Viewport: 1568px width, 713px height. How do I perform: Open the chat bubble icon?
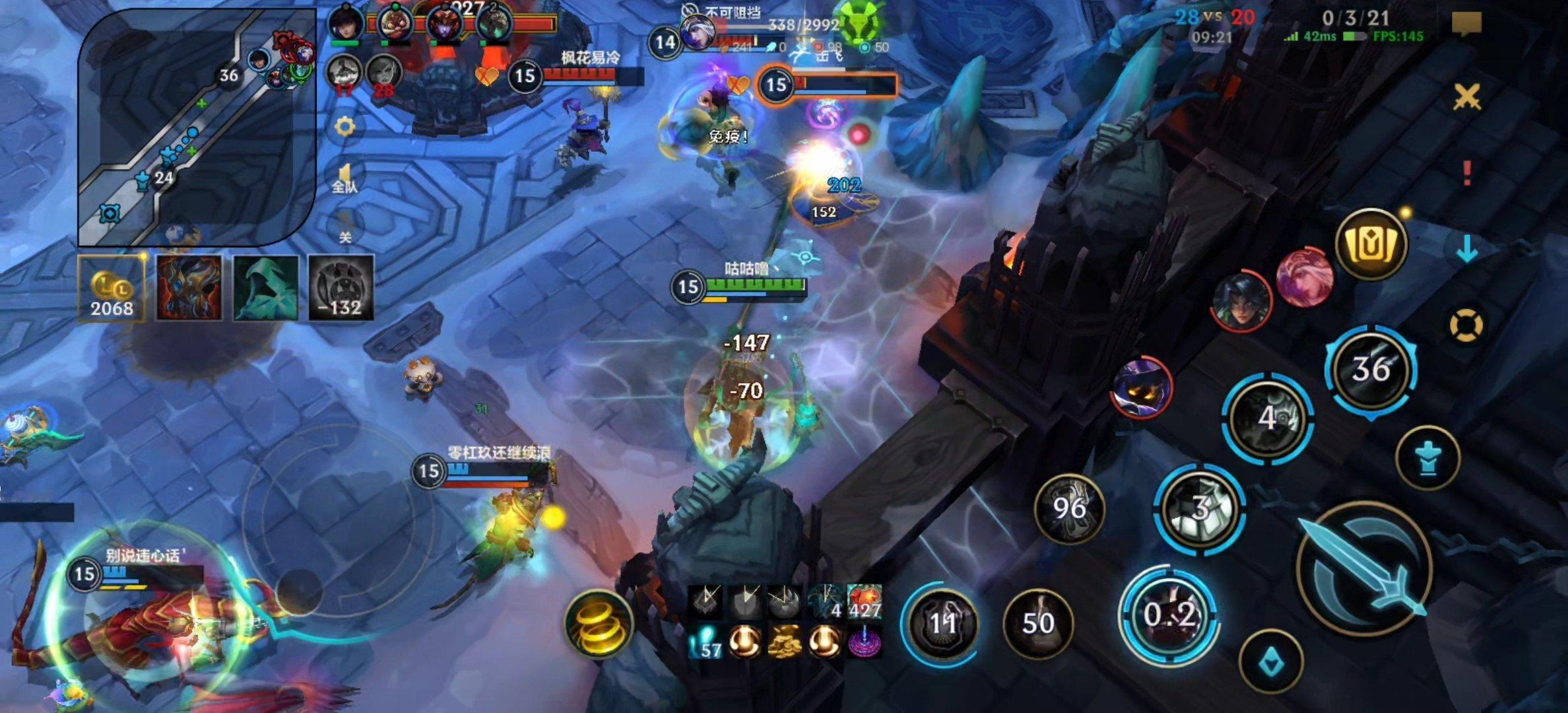point(1466,24)
